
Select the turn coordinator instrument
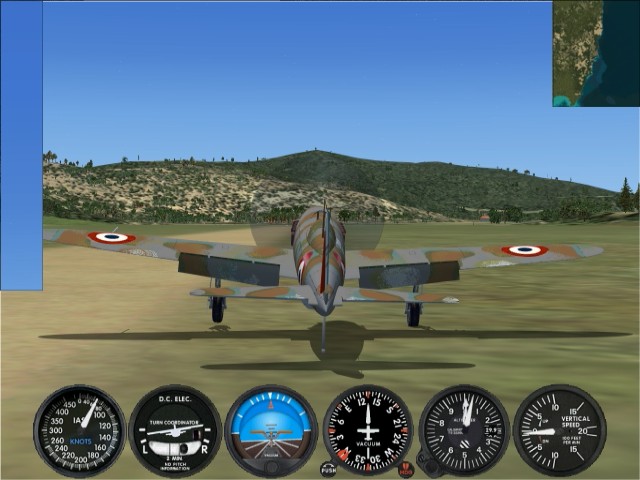(175, 431)
